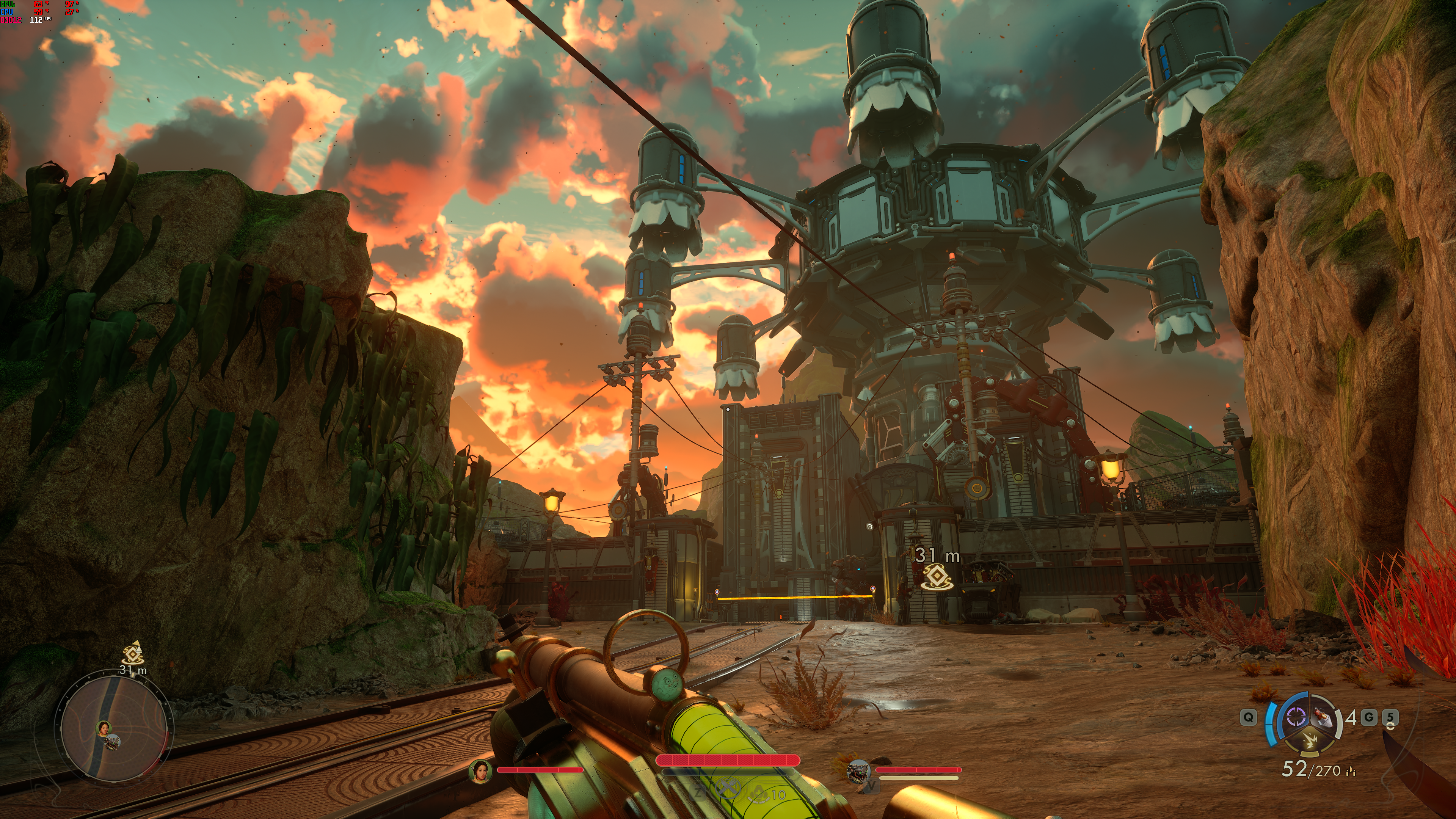The image size is (1456, 819).
Task: Click the female companion marker on minimap
Action: 104,728
